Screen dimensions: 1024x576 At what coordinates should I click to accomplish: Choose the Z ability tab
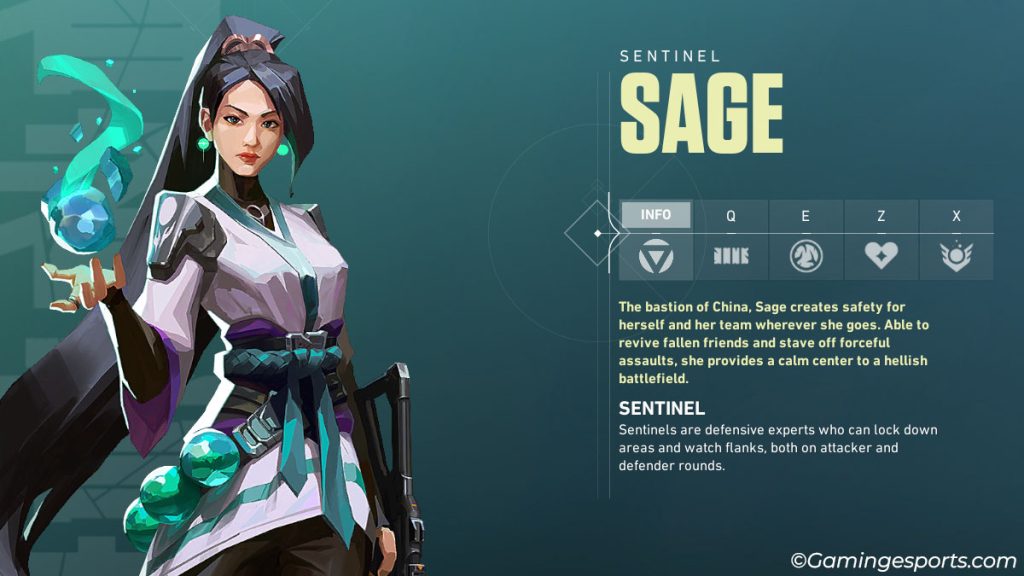[881, 215]
